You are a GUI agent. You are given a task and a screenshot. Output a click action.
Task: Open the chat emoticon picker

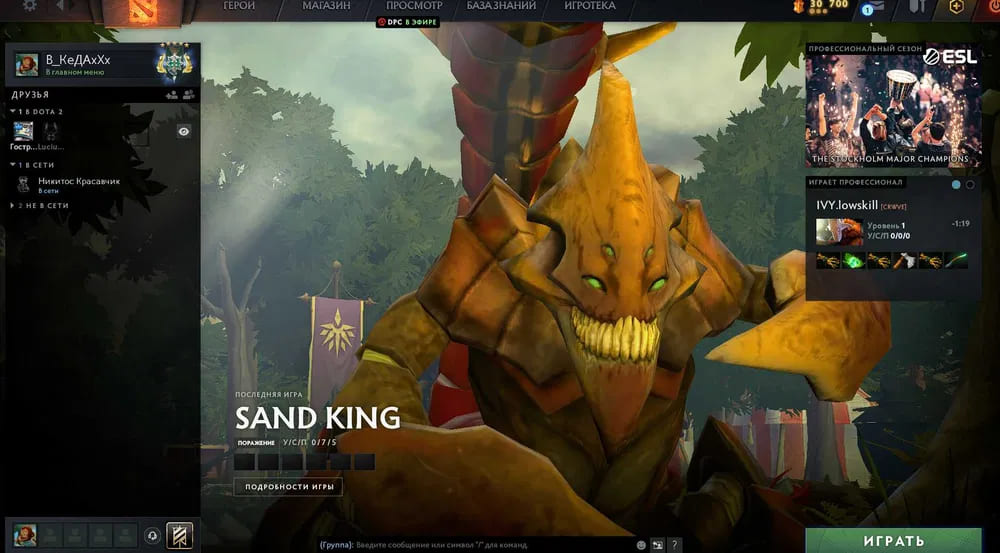(641, 545)
